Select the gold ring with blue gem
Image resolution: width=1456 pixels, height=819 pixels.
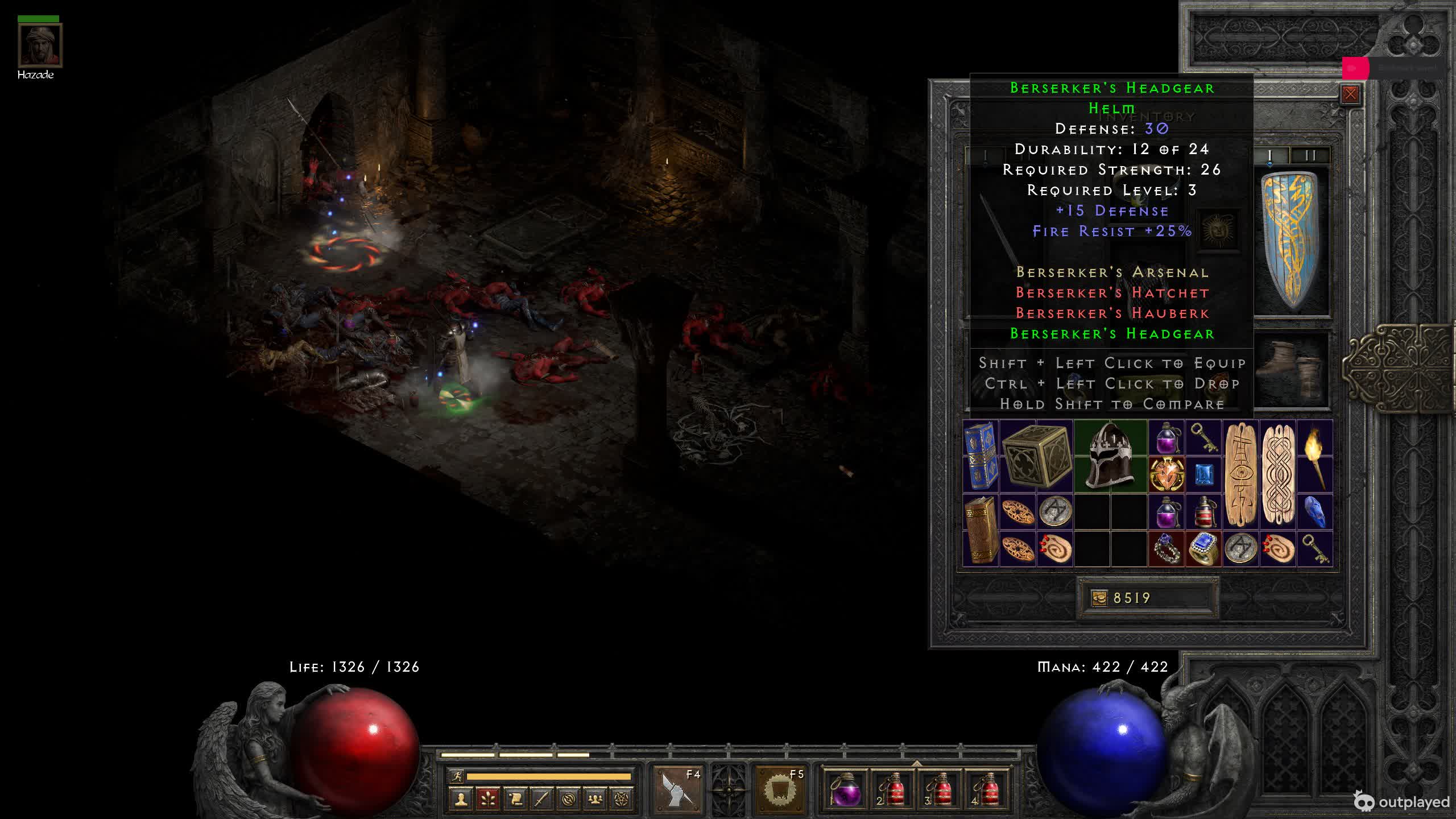[1203, 548]
